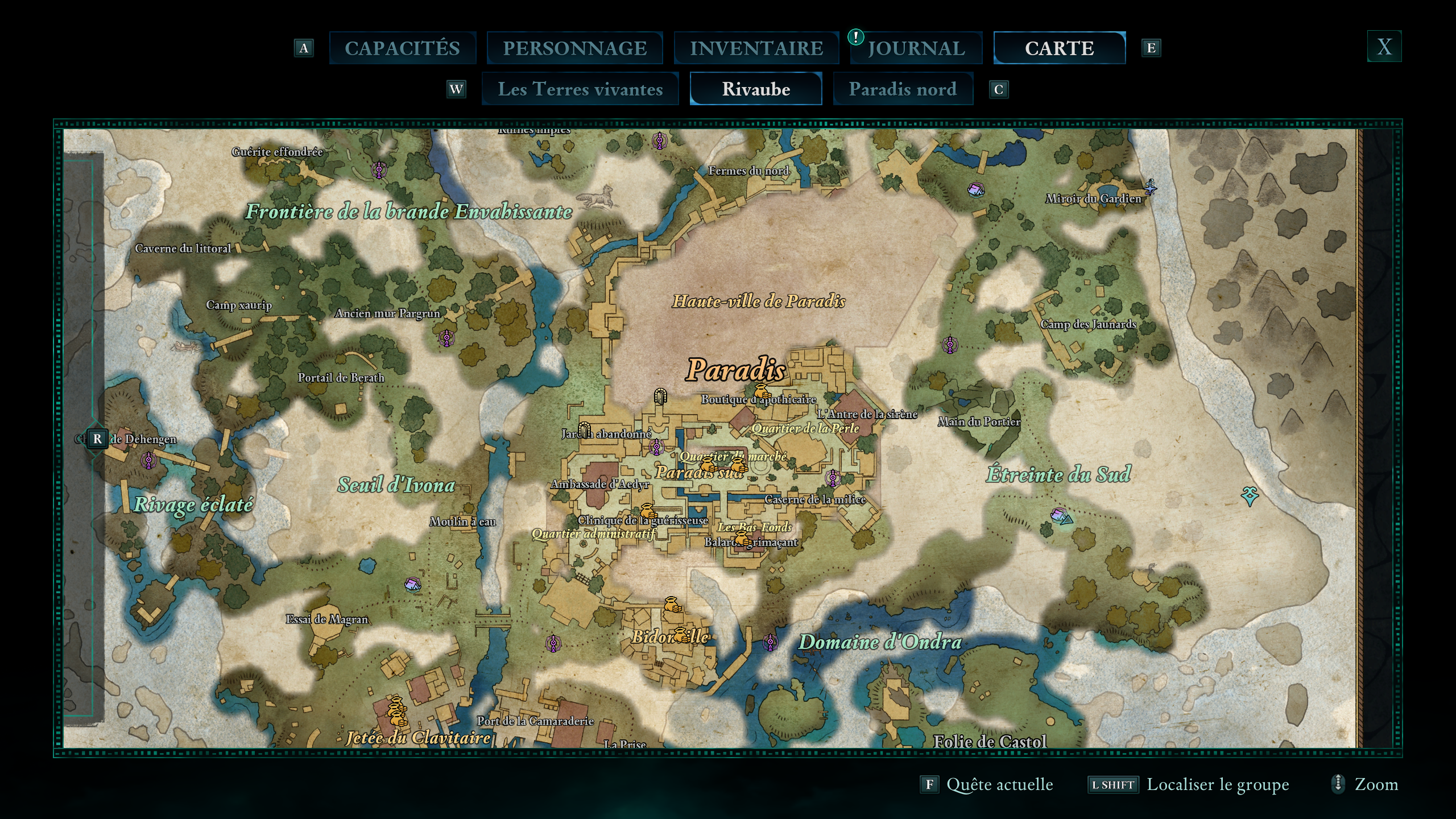
Task: Click the camp marker north of Essai de Magran
Action: click(x=413, y=584)
